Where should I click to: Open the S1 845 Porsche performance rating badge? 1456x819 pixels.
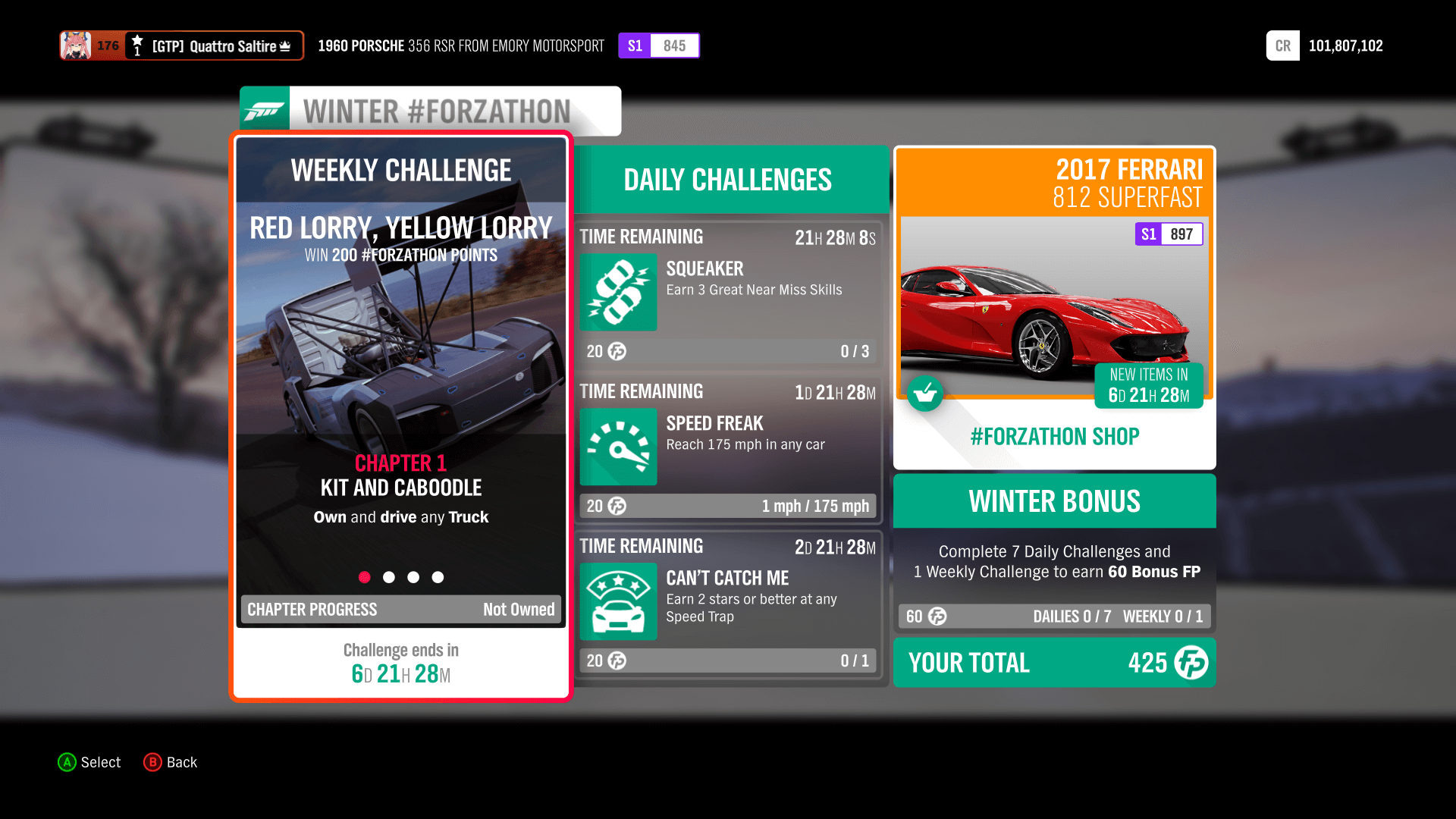(658, 45)
